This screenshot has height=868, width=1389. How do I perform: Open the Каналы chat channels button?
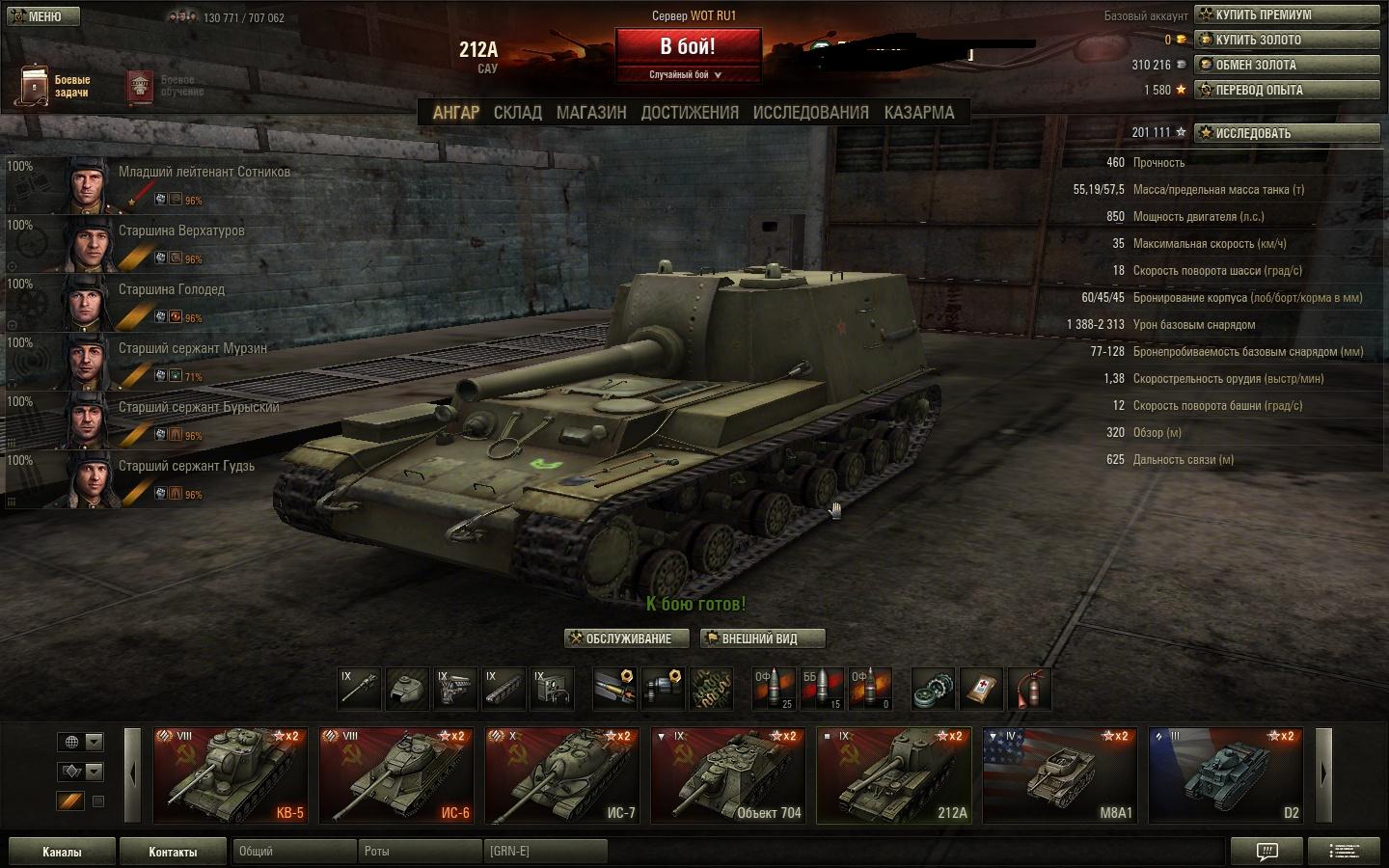point(62,852)
